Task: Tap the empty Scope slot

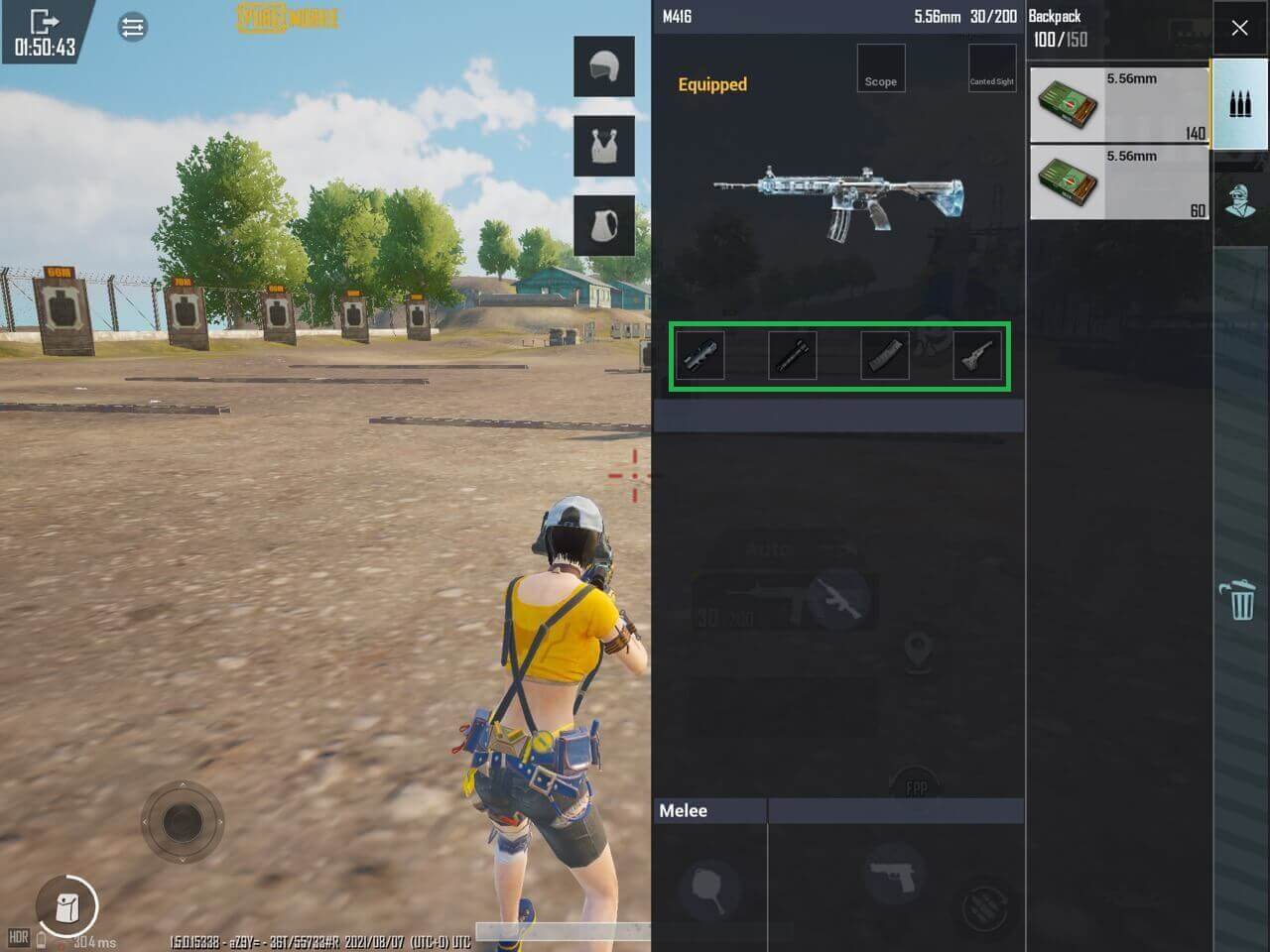Action: coord(880,68)
